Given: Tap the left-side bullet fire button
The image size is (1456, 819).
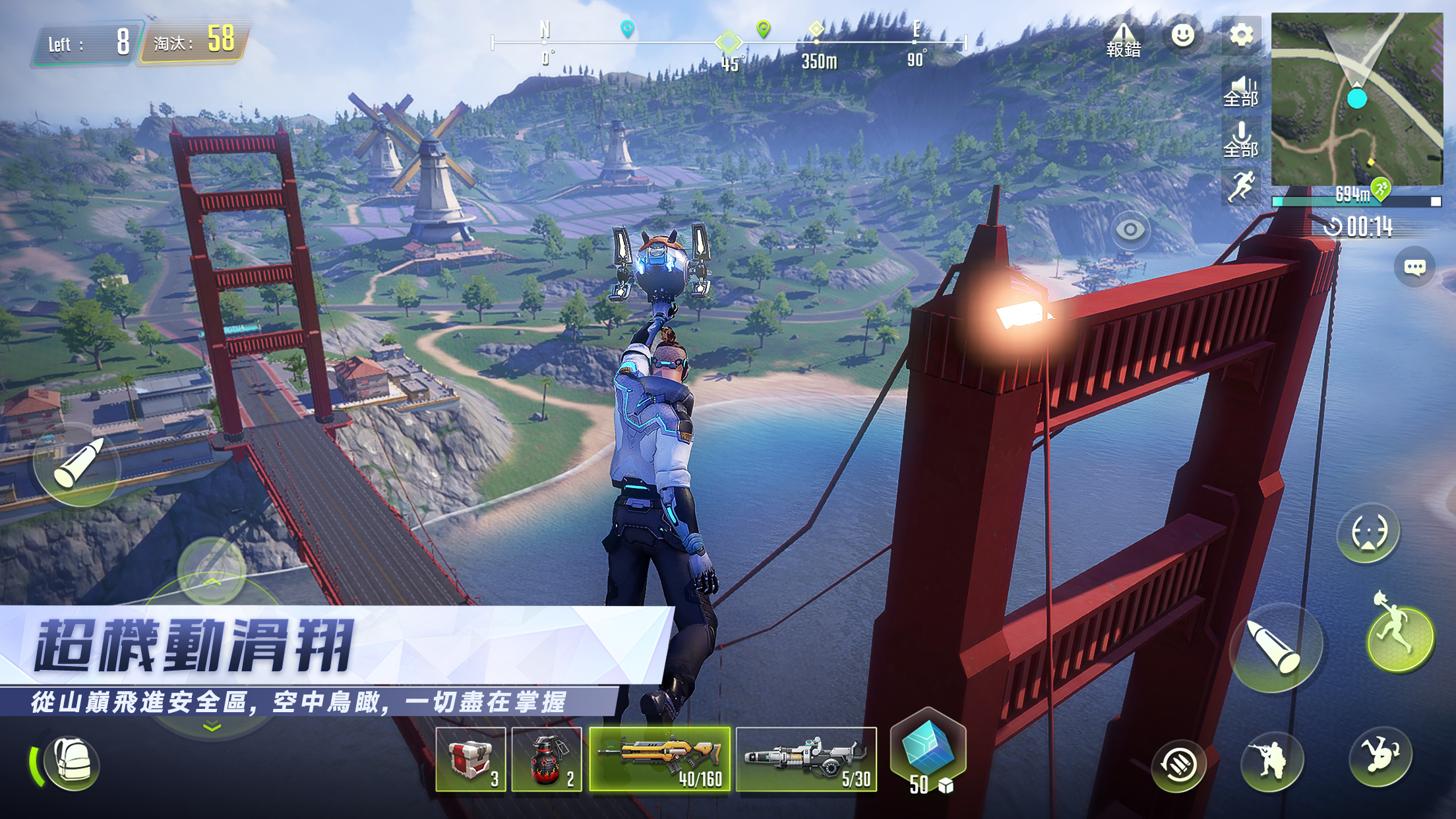Looking at the screenshot, I should click(x=77, y=464).
